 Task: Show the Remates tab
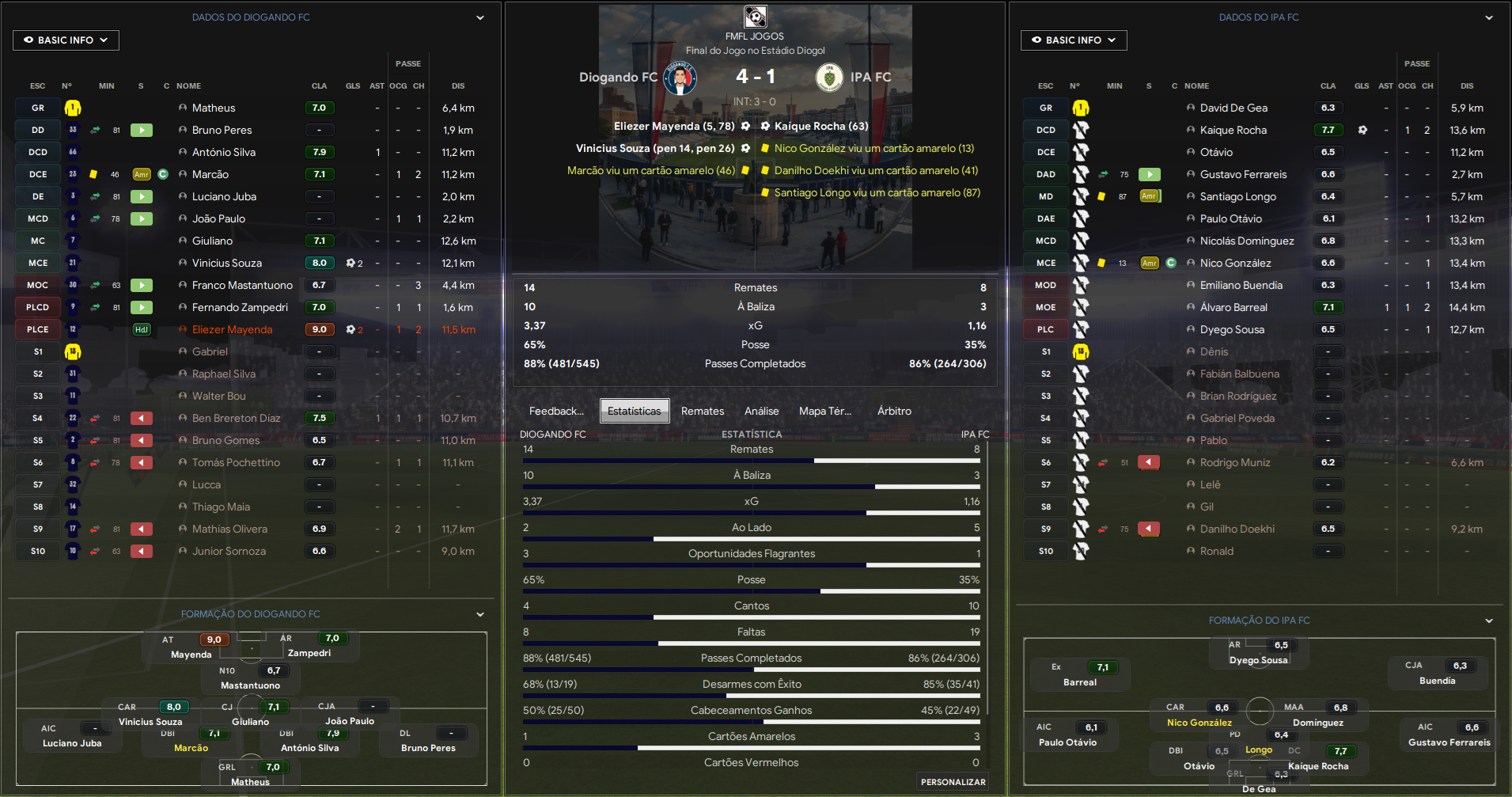click(x=702, y=411)
